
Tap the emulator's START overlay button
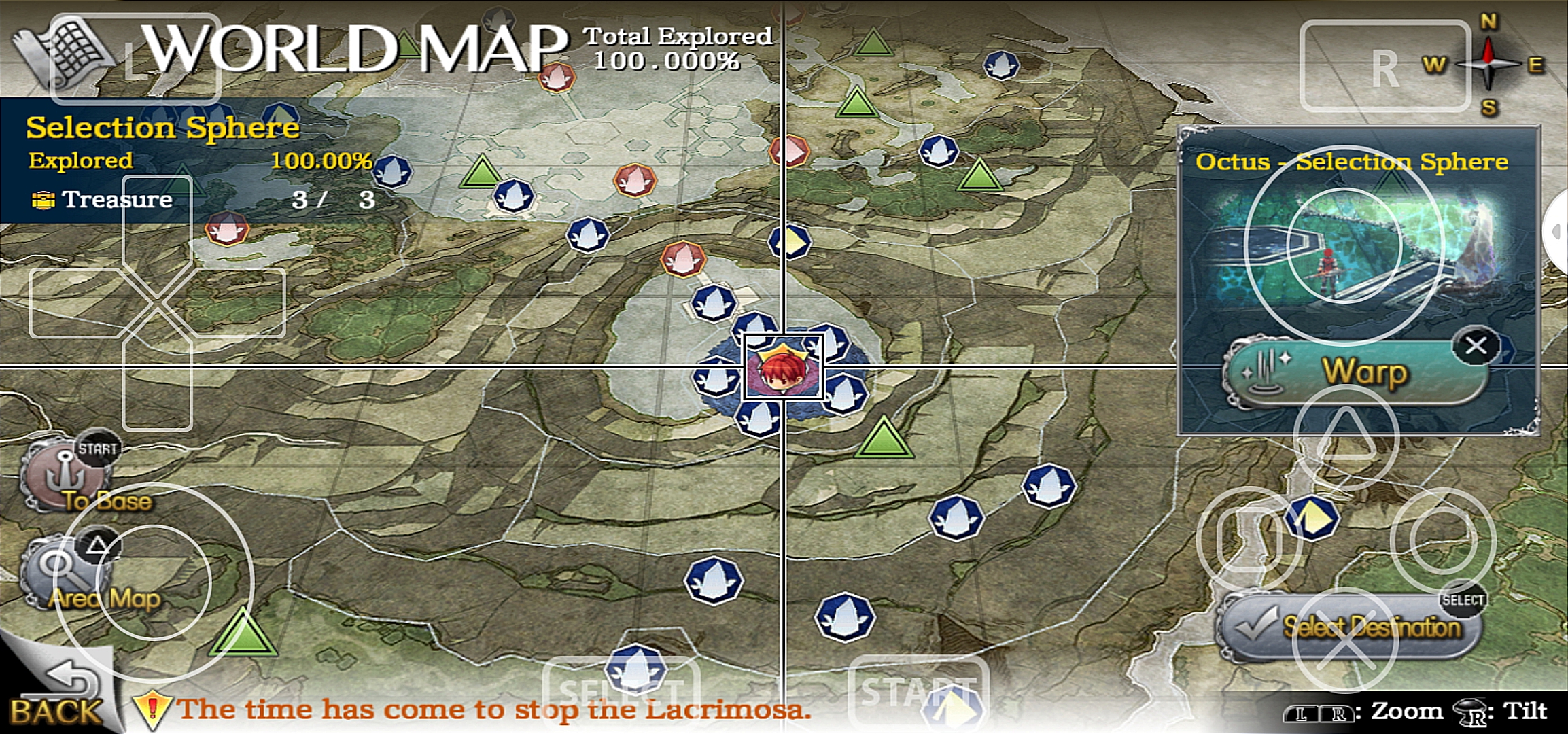pos(918,692)
